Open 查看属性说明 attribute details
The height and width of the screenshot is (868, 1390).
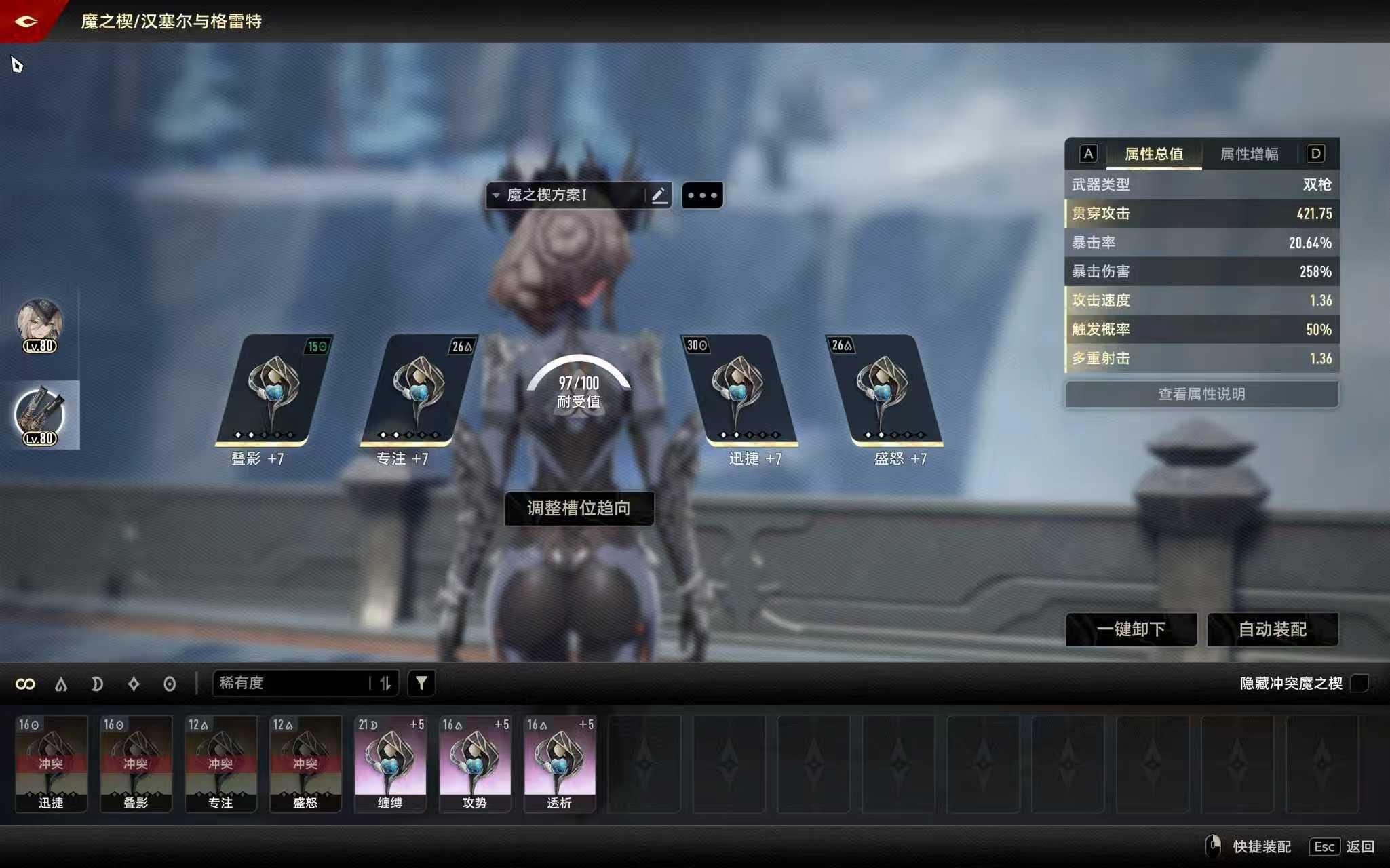click(x=1201, y=394)
